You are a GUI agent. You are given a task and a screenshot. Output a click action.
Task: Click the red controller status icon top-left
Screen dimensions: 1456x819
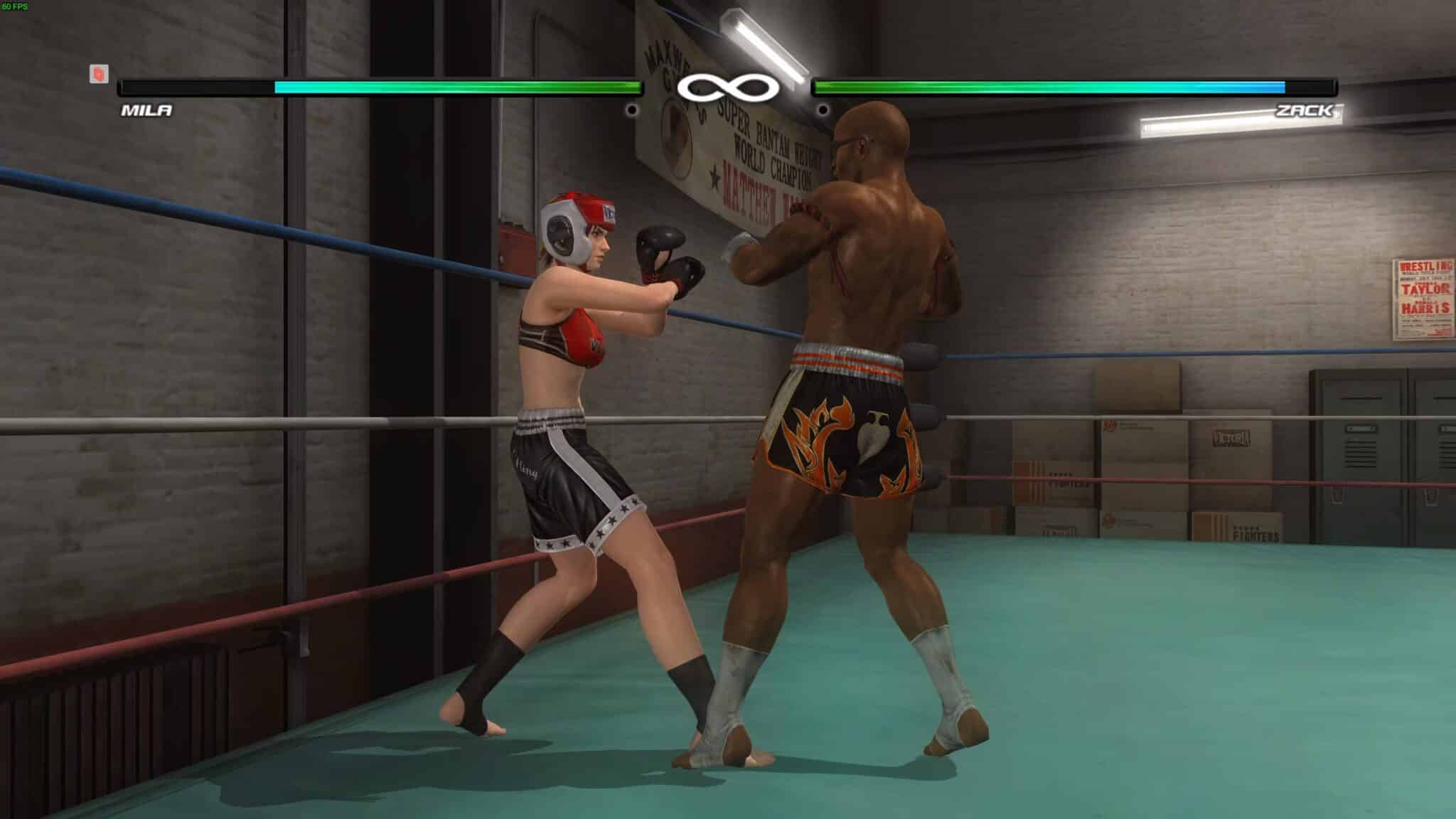[98, 73]
